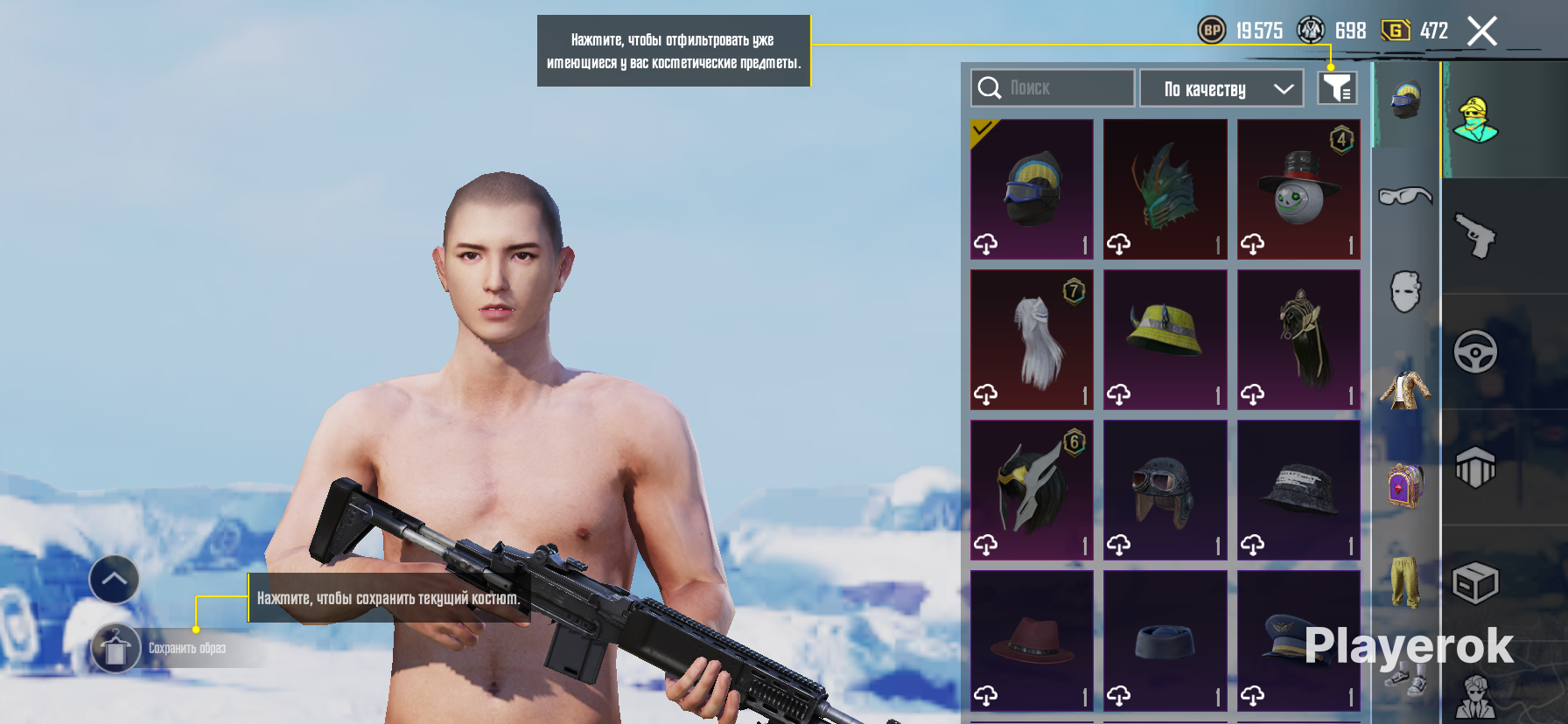Viewport: 1568px width, 724px height.
Task: Switch to the jacket outfit category
Action: click(x=1405, y=389)
